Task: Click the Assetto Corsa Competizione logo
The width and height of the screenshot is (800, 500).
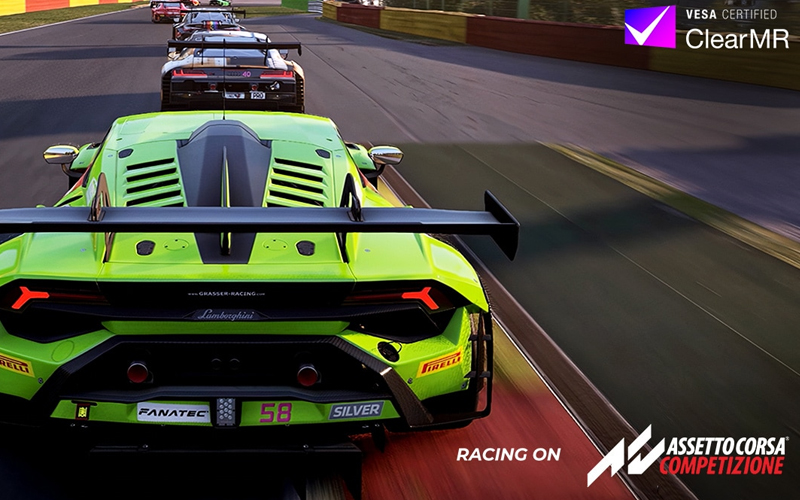Action: (x=686, y=456)
